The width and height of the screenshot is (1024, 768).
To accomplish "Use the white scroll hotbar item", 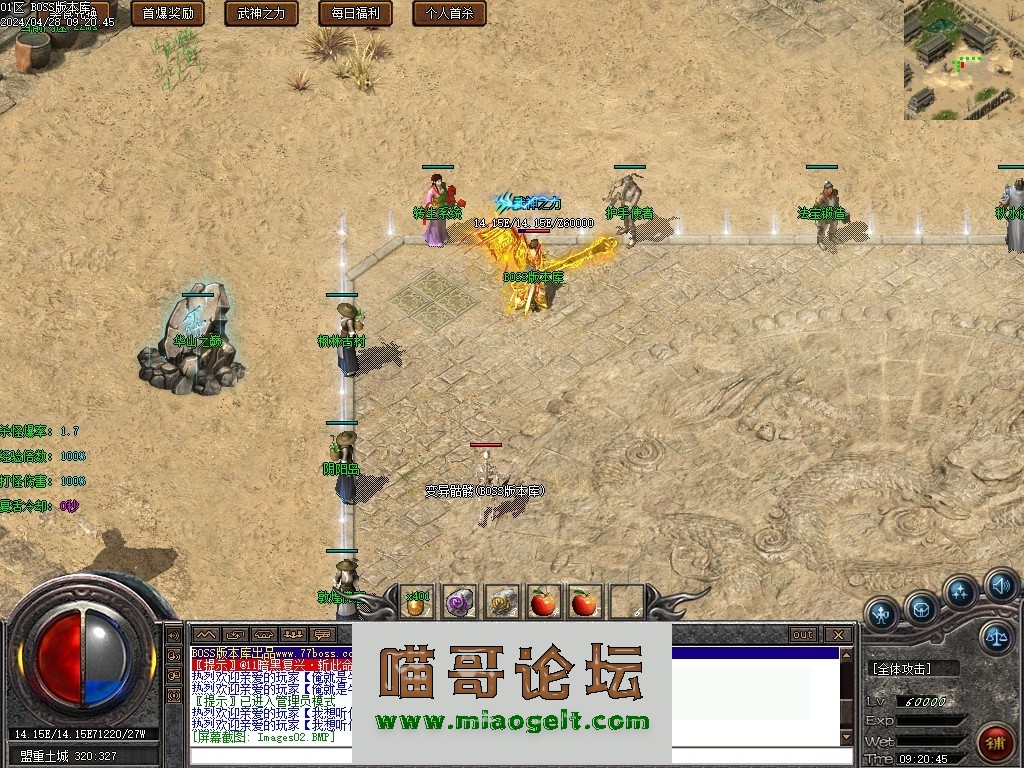I will [503, 602].
